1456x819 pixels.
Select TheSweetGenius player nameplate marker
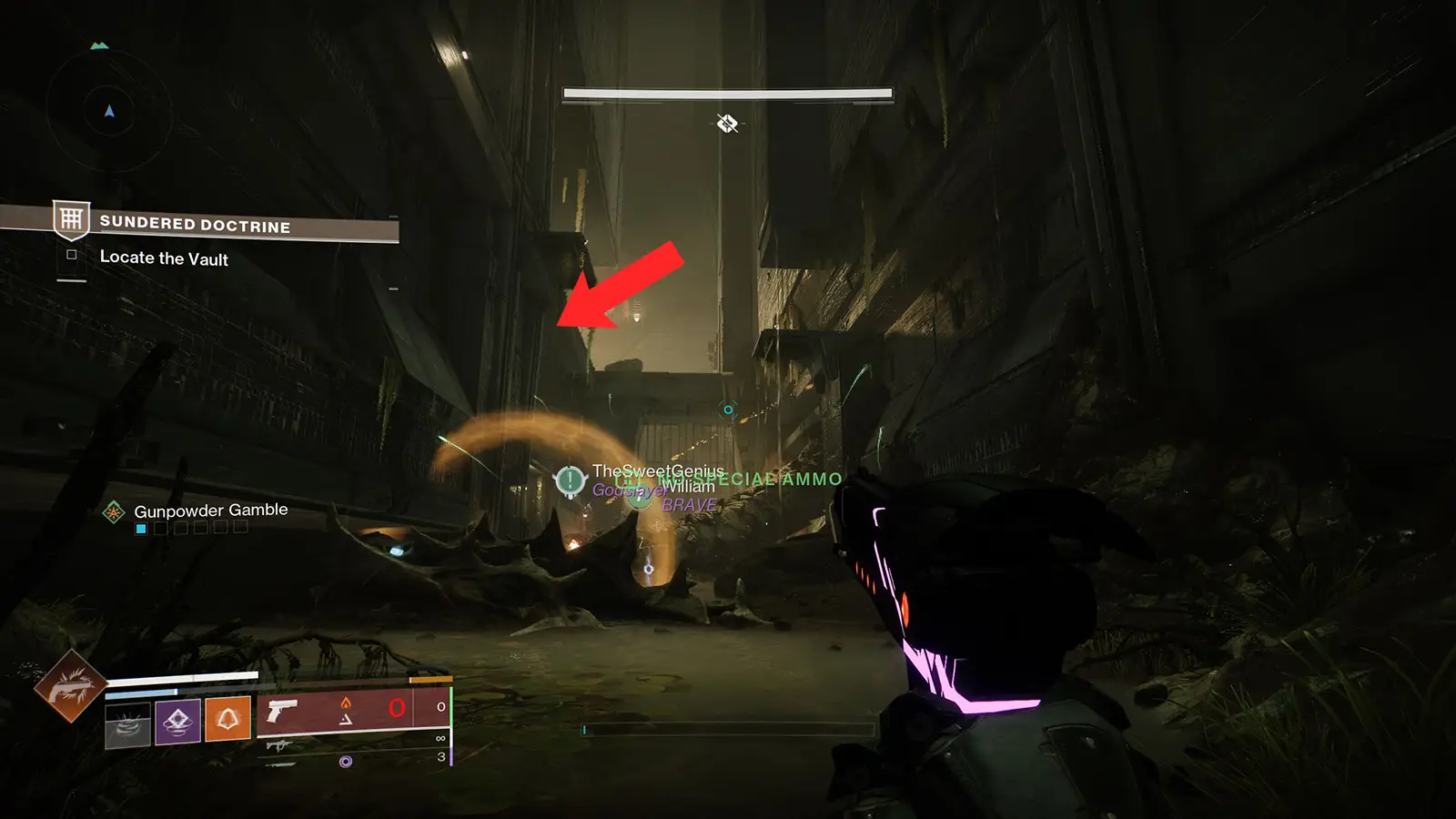click(x=571, y=480)
